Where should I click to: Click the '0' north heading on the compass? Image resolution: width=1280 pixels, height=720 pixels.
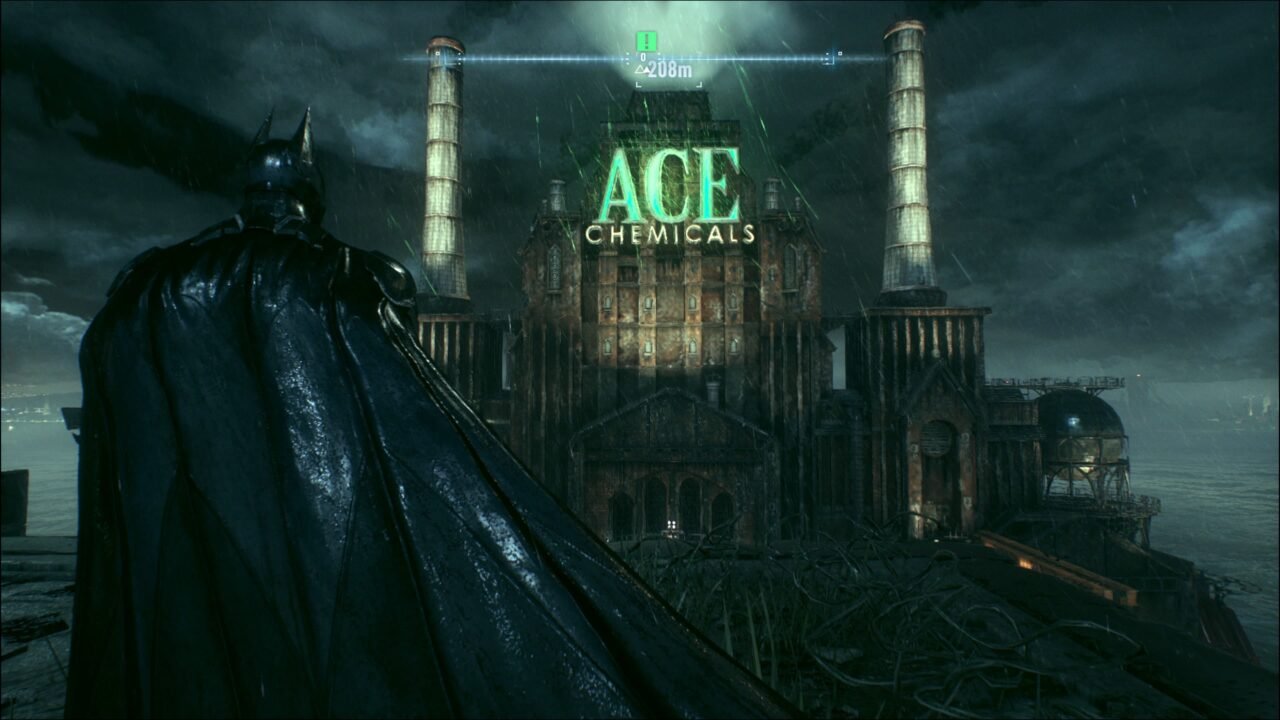641,56
